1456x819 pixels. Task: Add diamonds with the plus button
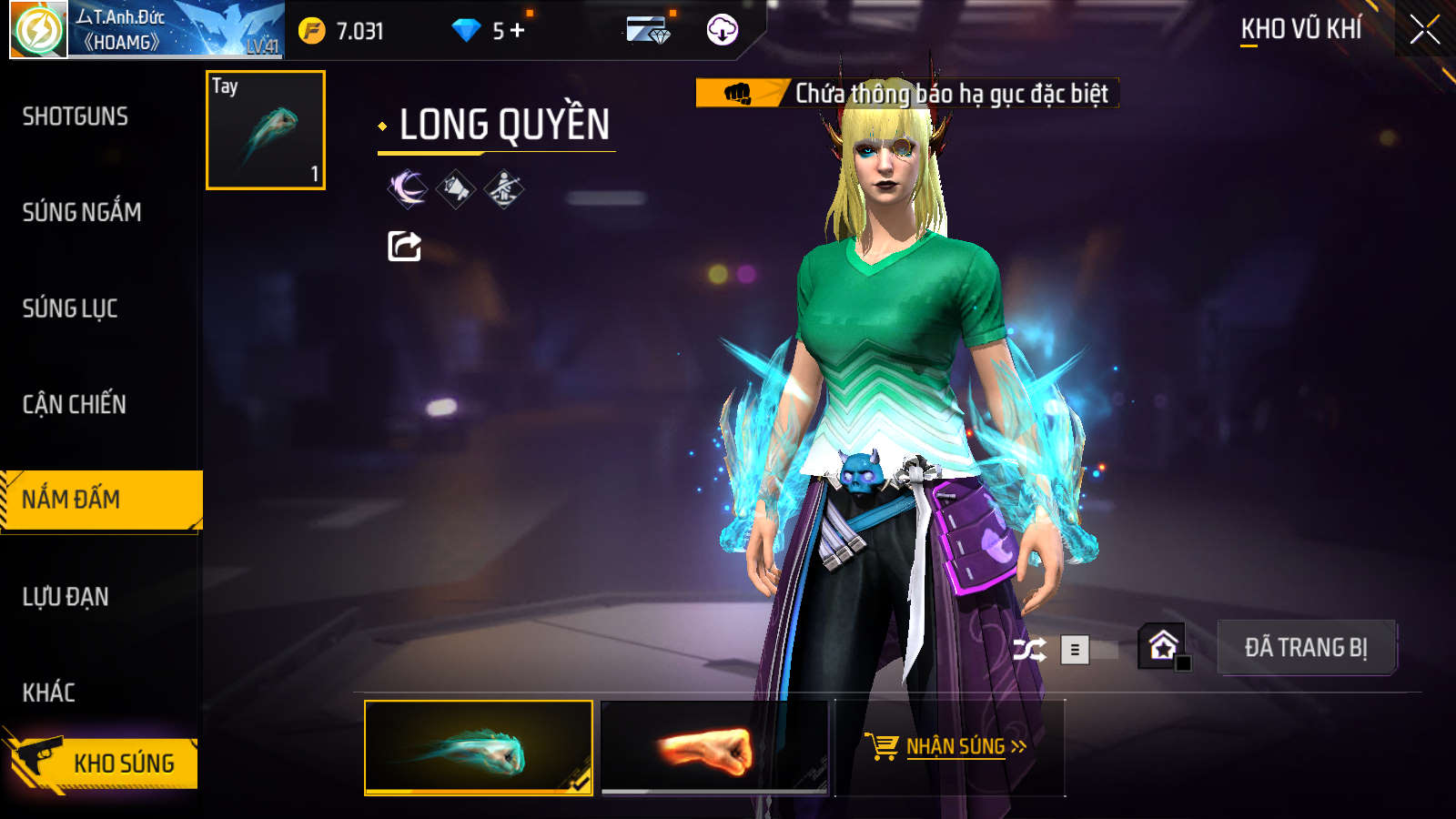(x=518, y=31)
